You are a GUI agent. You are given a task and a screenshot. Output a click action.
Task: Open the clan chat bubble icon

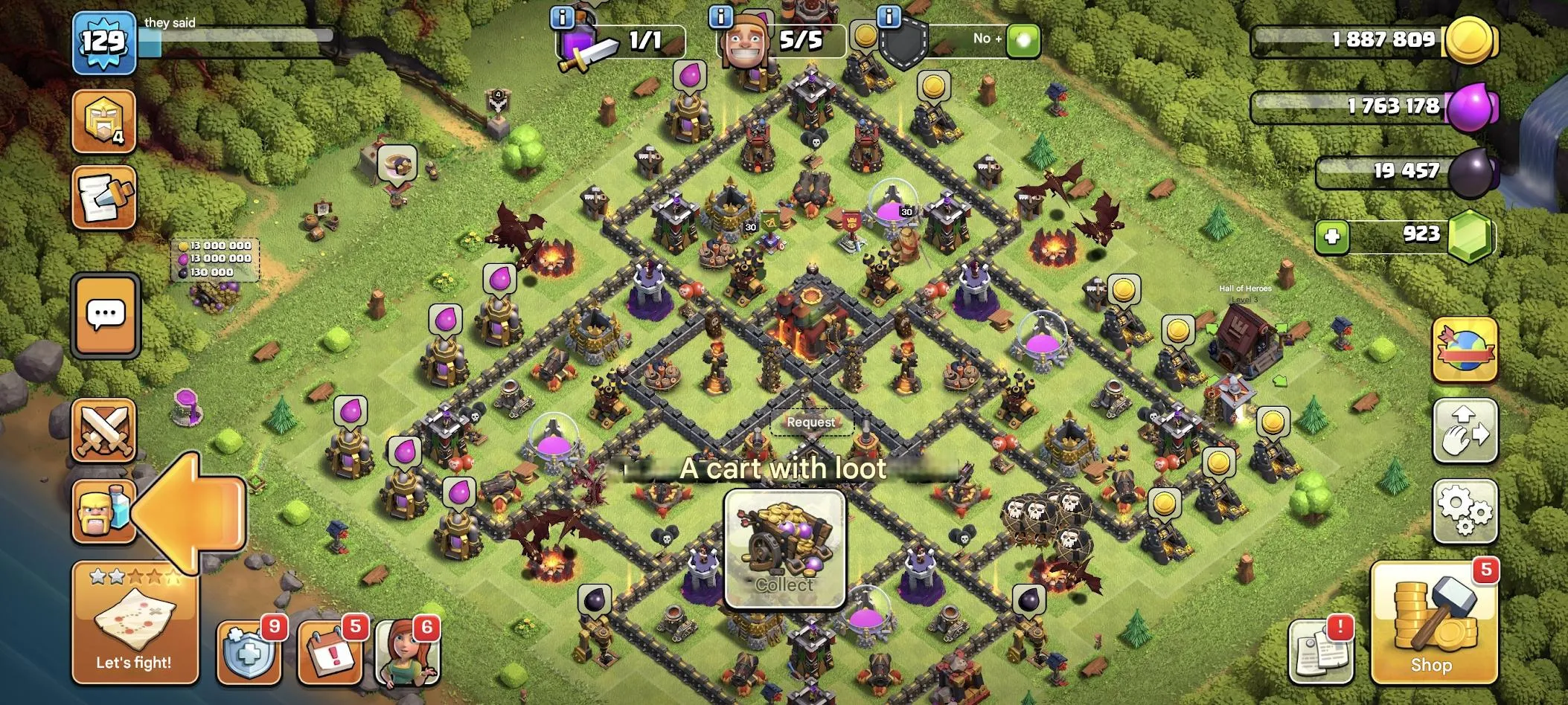point(104,315)
